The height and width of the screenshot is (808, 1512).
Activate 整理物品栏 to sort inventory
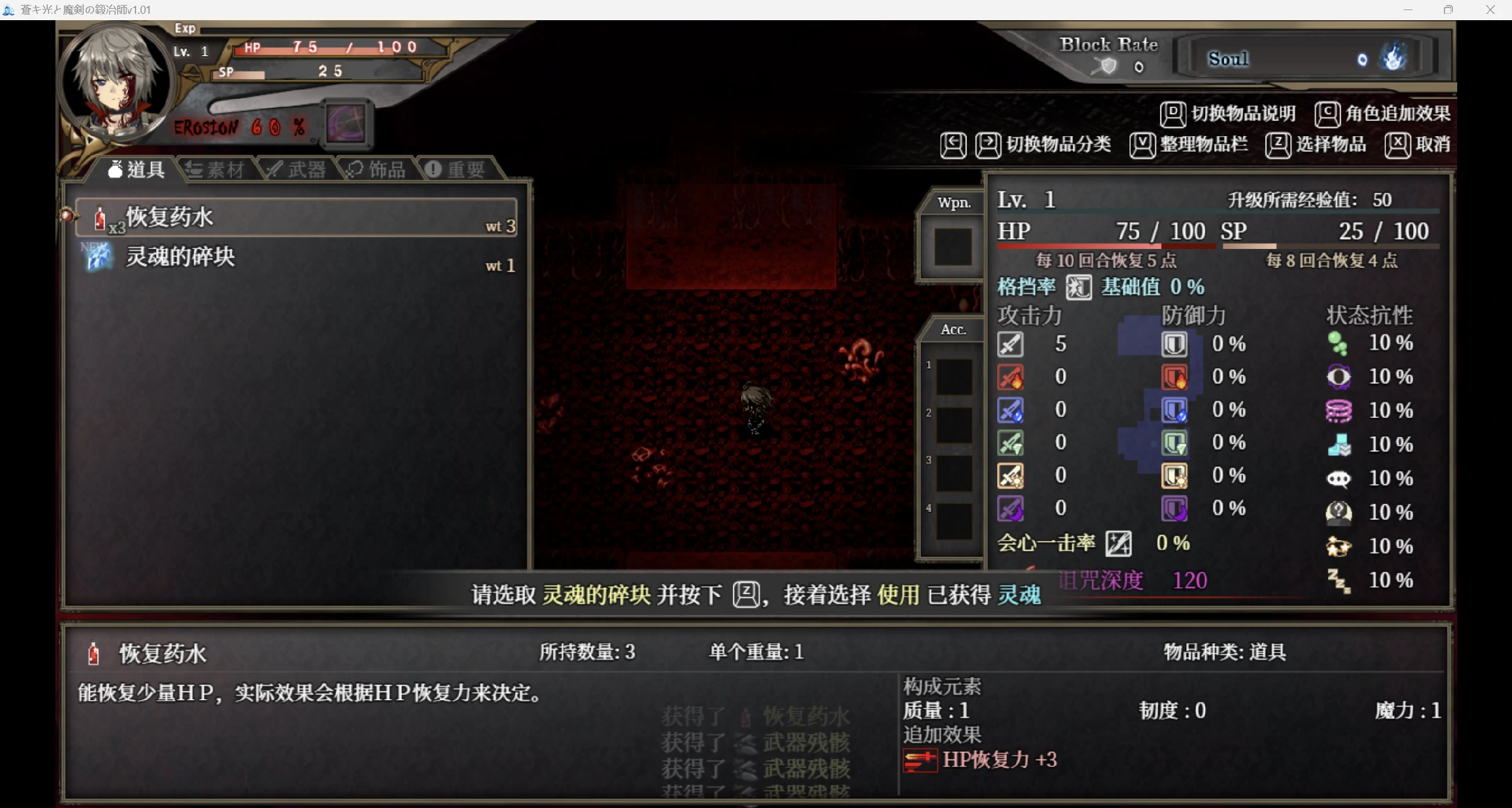tap(1189, 145)
